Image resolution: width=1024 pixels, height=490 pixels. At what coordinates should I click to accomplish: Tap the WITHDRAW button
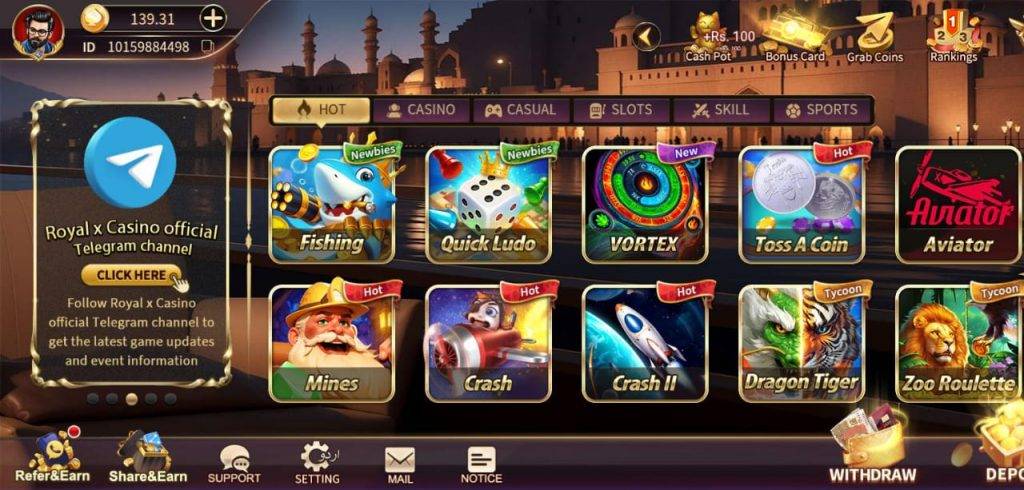(x=872, y=450)
